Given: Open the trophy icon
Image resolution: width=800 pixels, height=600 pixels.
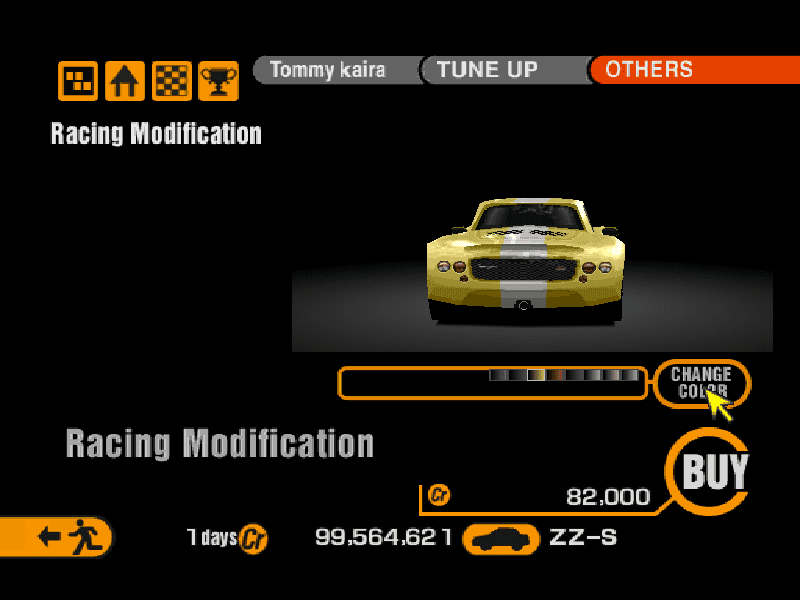Looking at the screenshot, I should coord(217,80).
